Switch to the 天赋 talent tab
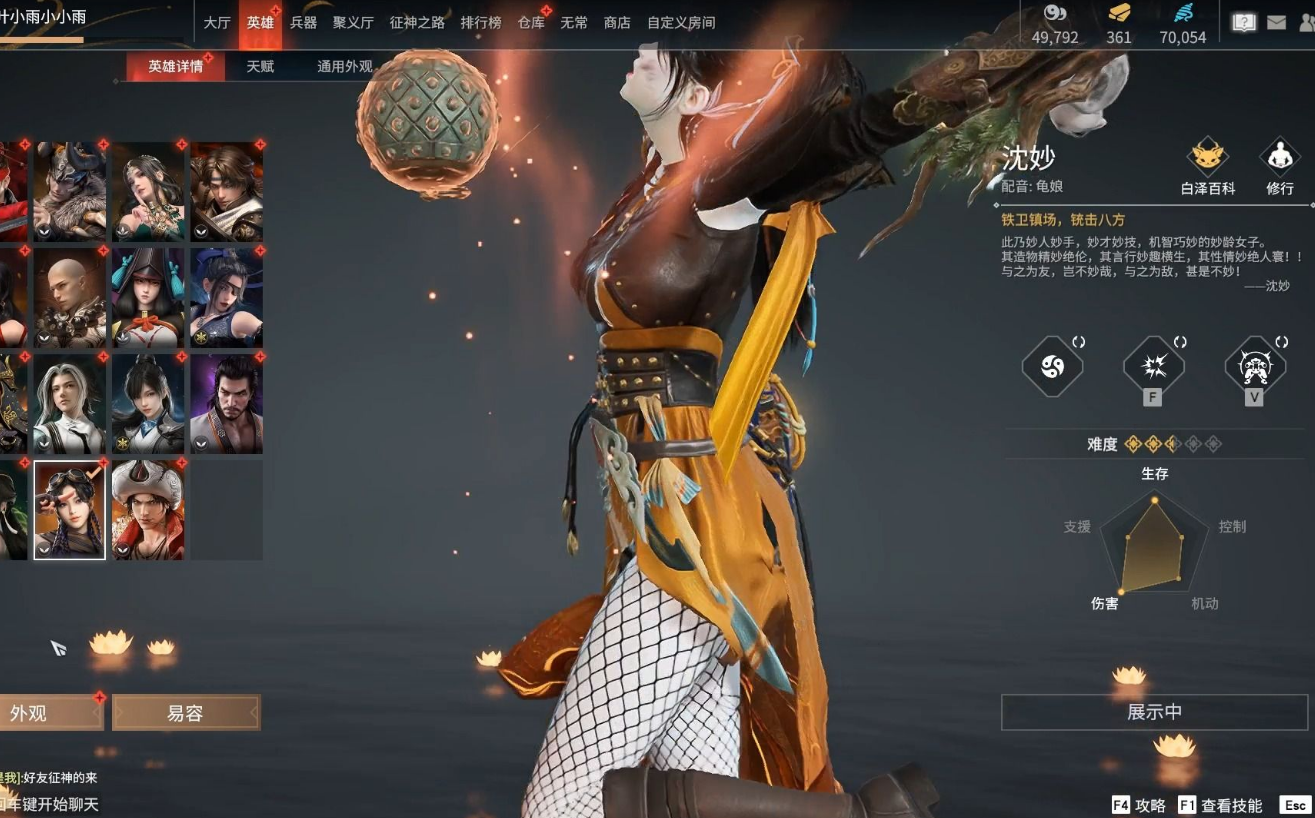Screen dimensions: 1315x818 pos(260,67)
